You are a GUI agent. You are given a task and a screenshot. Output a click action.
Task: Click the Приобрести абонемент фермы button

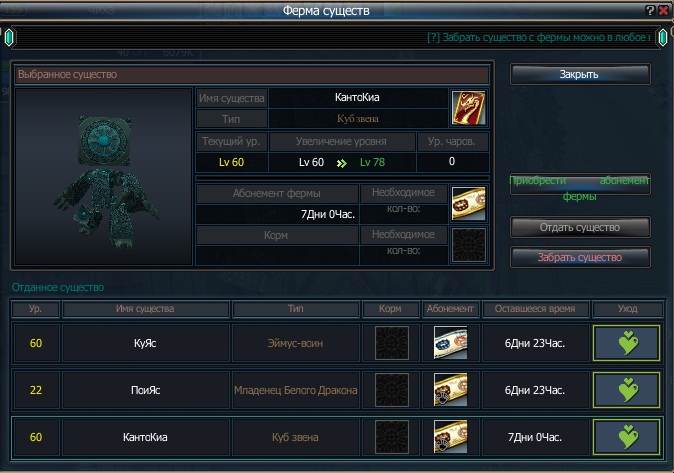click(x=580, y=185)
